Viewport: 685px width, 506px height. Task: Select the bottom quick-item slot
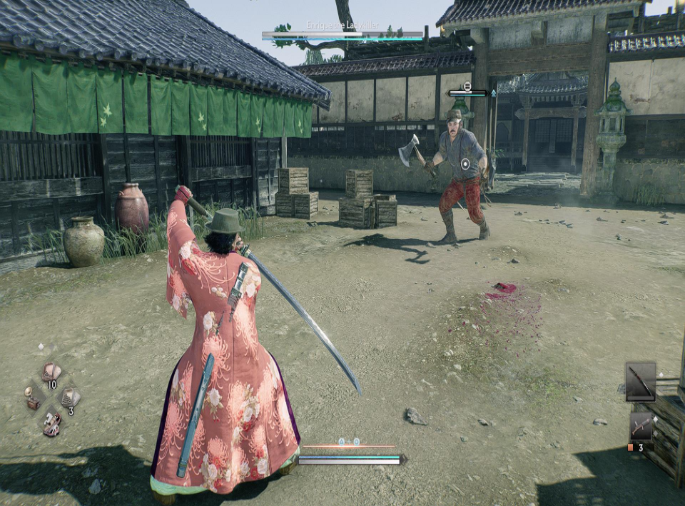click(51, 423)
